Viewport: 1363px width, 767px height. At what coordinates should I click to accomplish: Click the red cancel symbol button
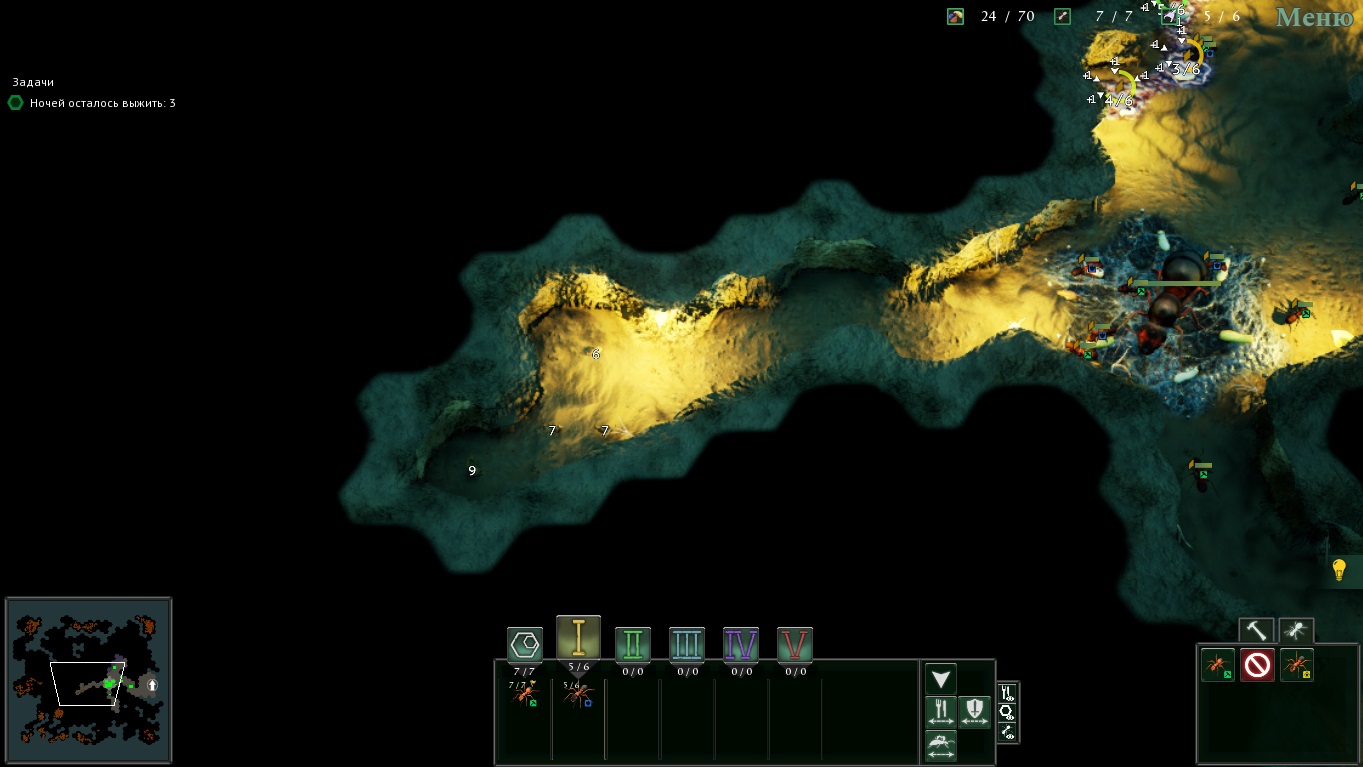[x=1257, y=665]
